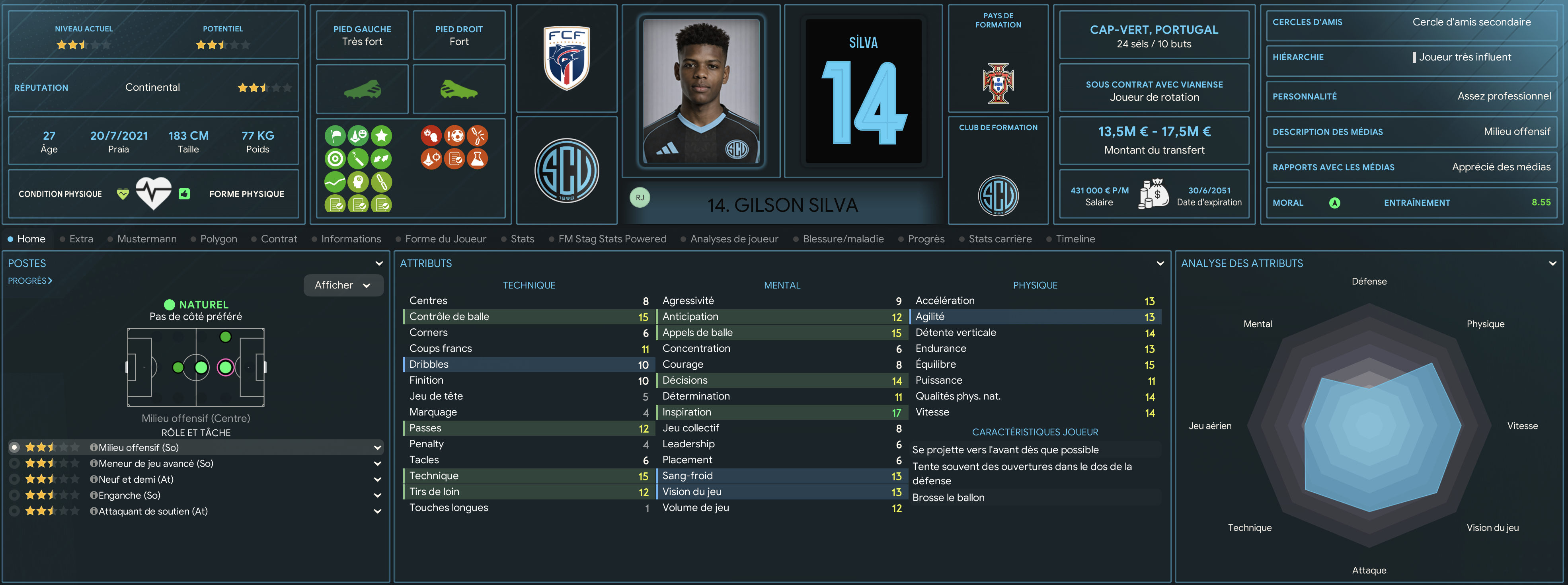
Task: Open the Blessure/maladie tab
Action: click(843, 239)
